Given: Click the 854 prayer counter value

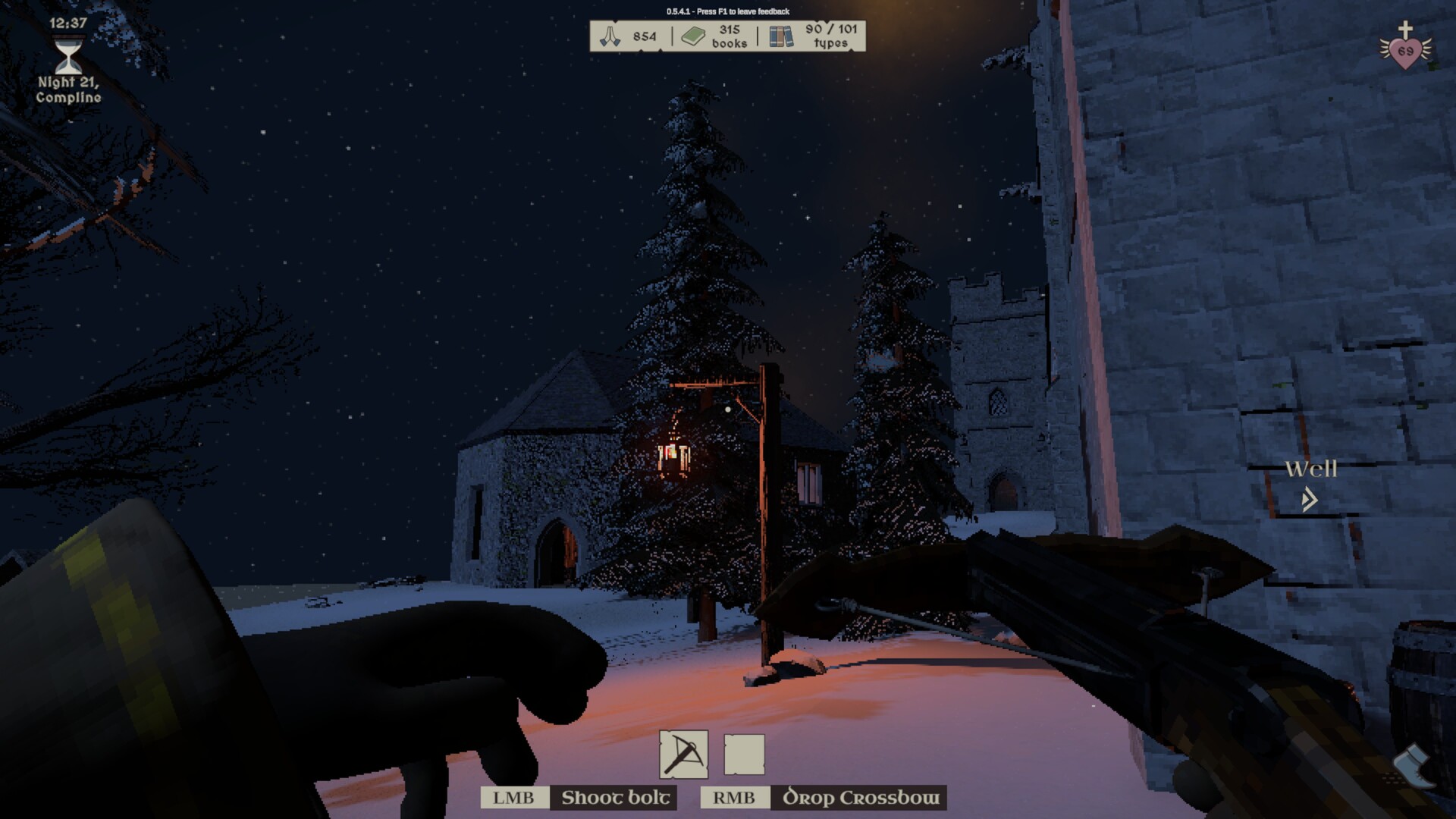Looking at the screenshot, I should (x=644, y=35).
